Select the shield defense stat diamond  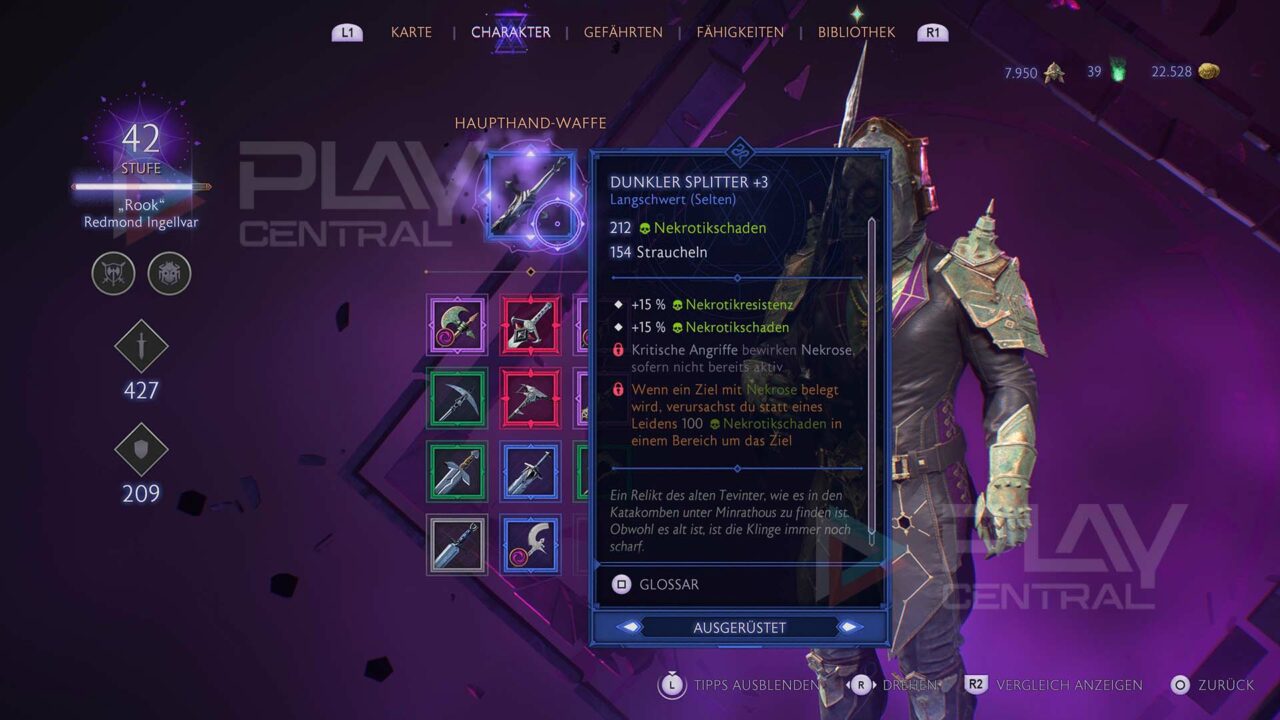point(141,450)
